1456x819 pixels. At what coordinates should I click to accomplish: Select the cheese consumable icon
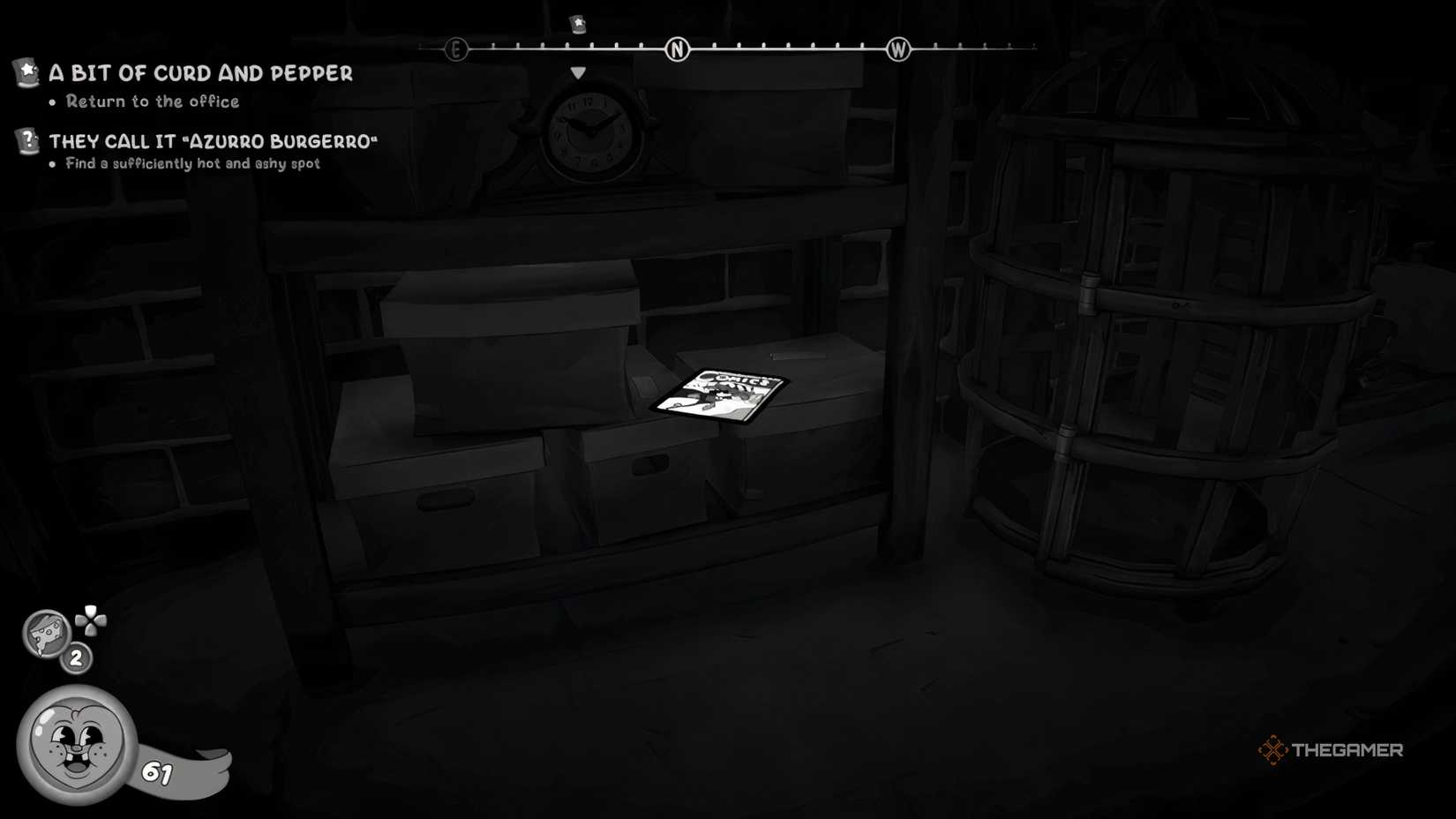[x=46, y=634]
